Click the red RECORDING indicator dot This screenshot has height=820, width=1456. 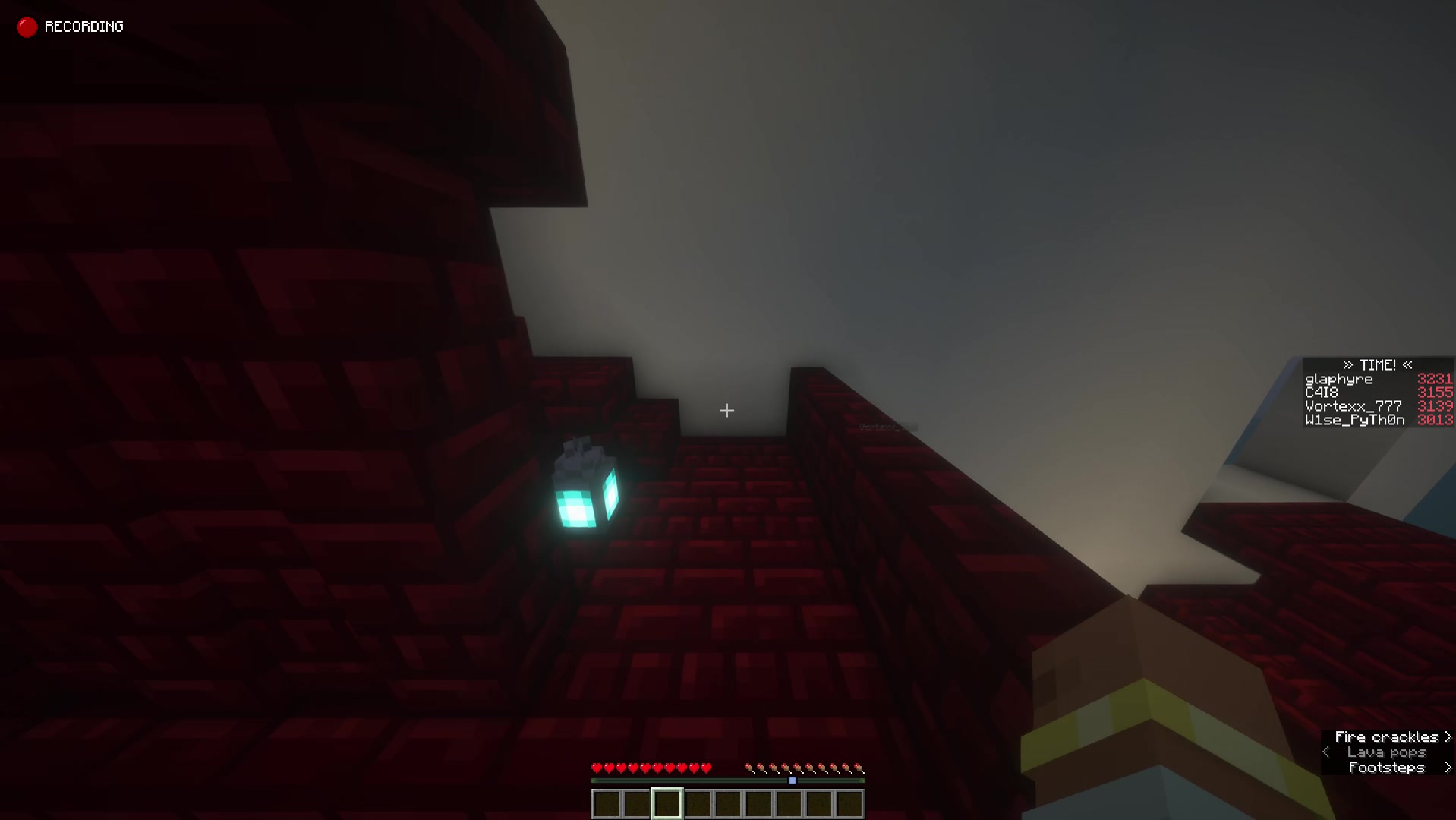27,27
